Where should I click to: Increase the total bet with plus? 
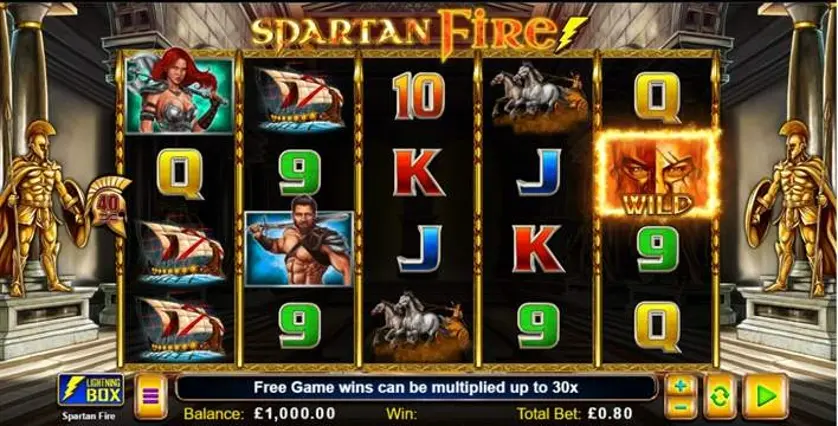click(681, 386)
